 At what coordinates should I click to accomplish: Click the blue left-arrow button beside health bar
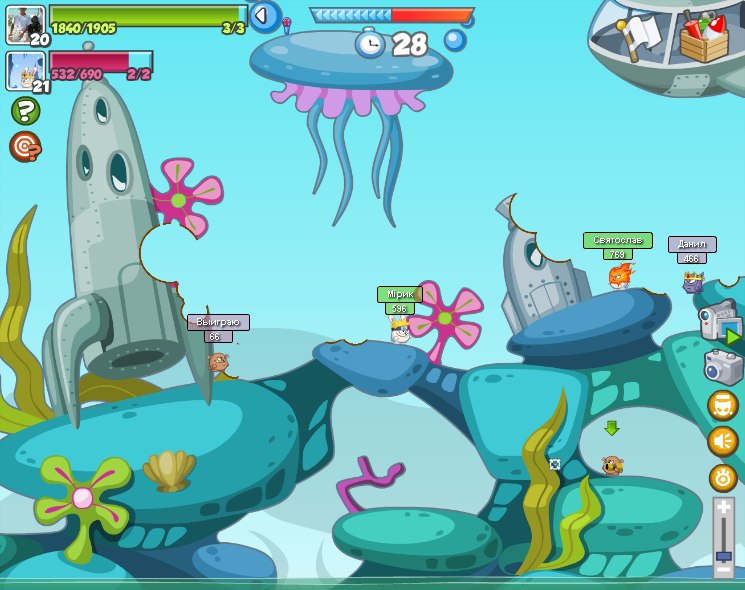coord(264,16)
